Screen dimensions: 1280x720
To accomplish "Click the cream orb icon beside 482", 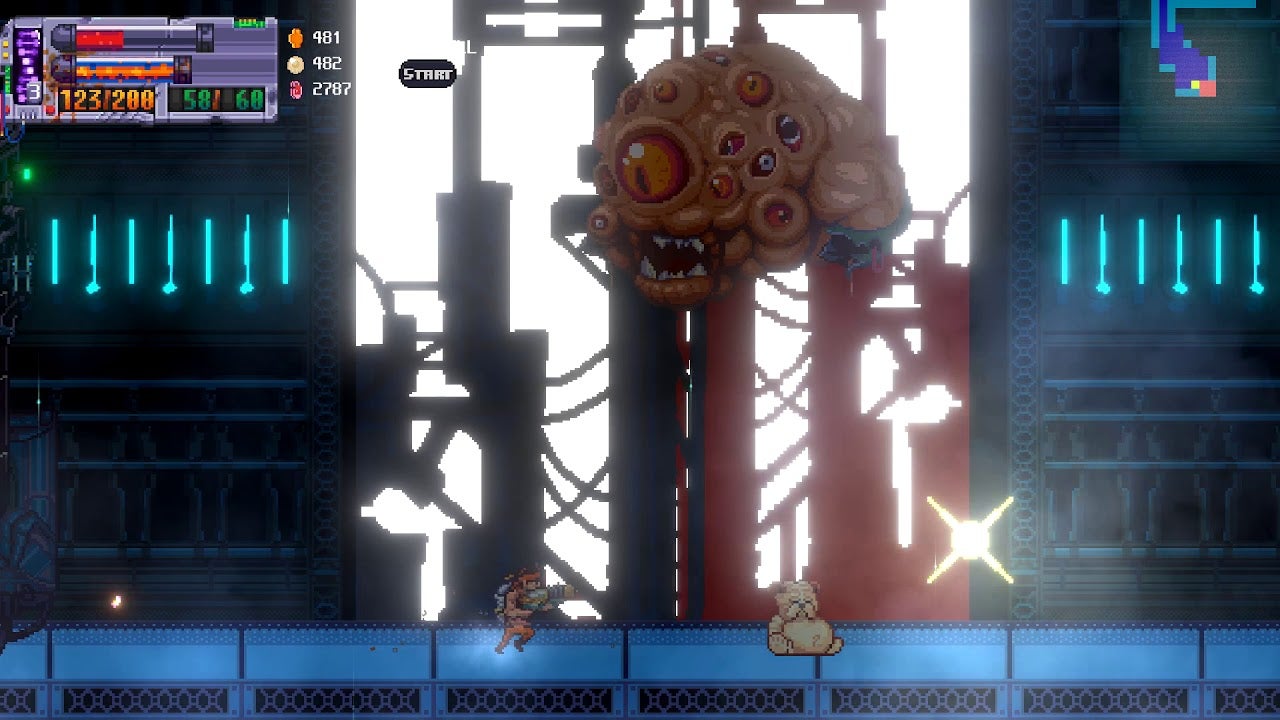I will 295,64.
